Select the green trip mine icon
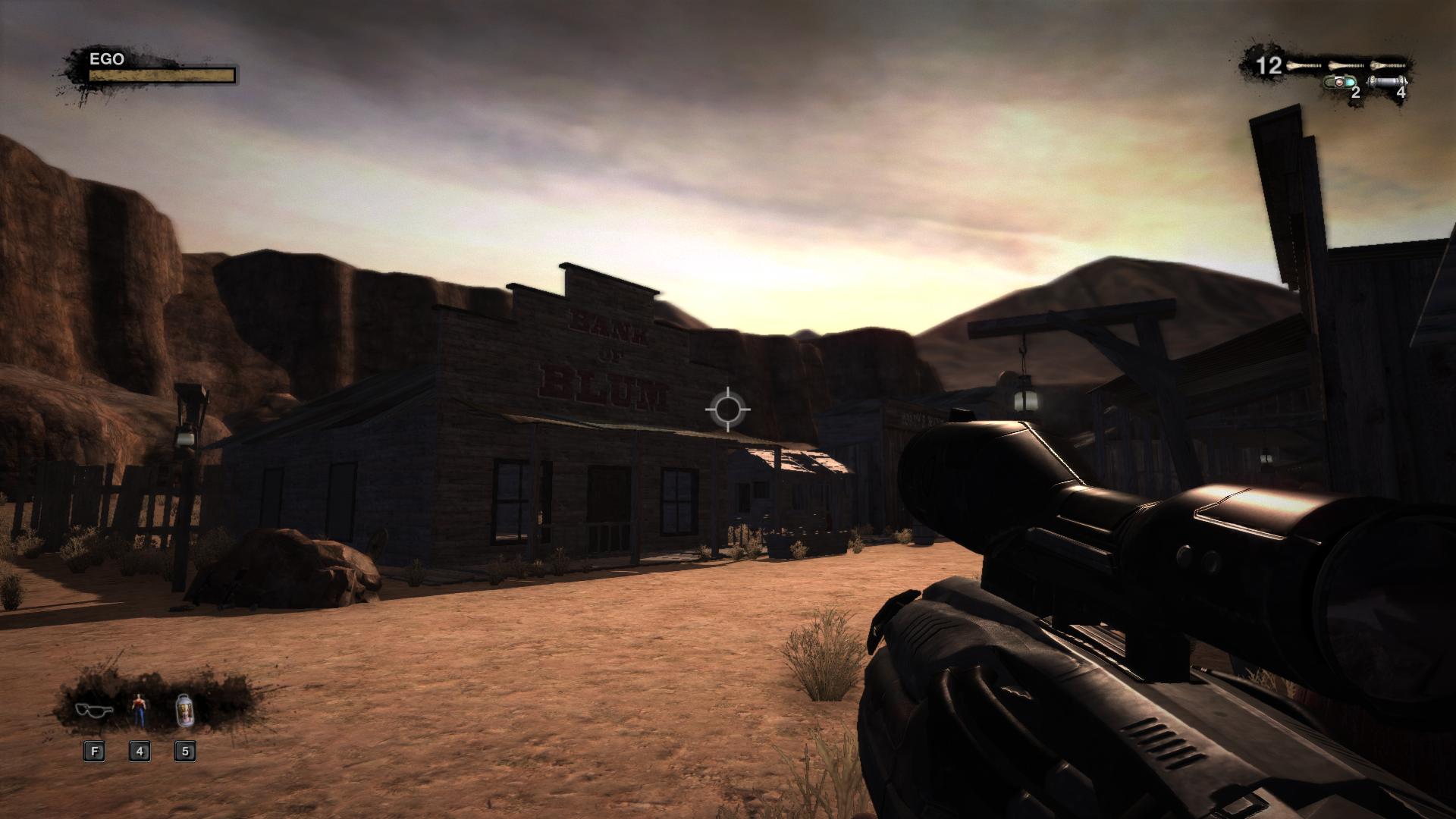The height and width of the screenshot is (819, 1456). [x=1340, y=82]
